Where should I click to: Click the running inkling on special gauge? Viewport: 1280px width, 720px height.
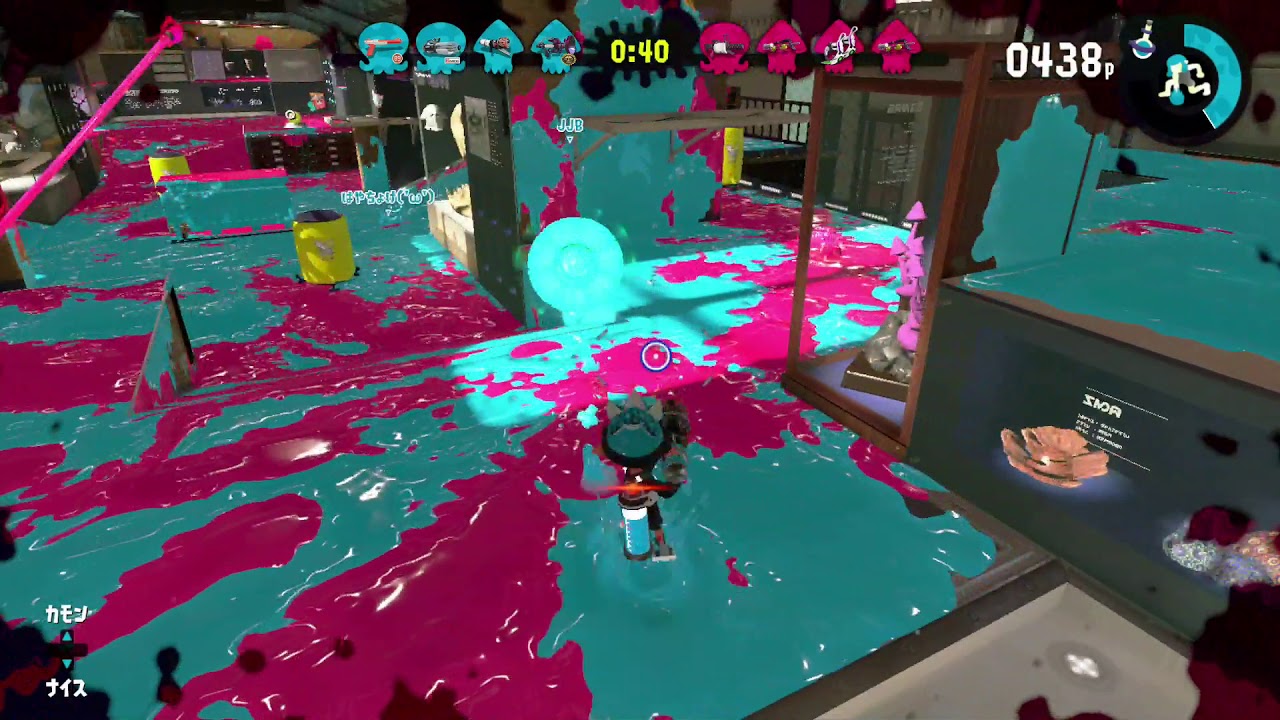[x=1184, y=78]
